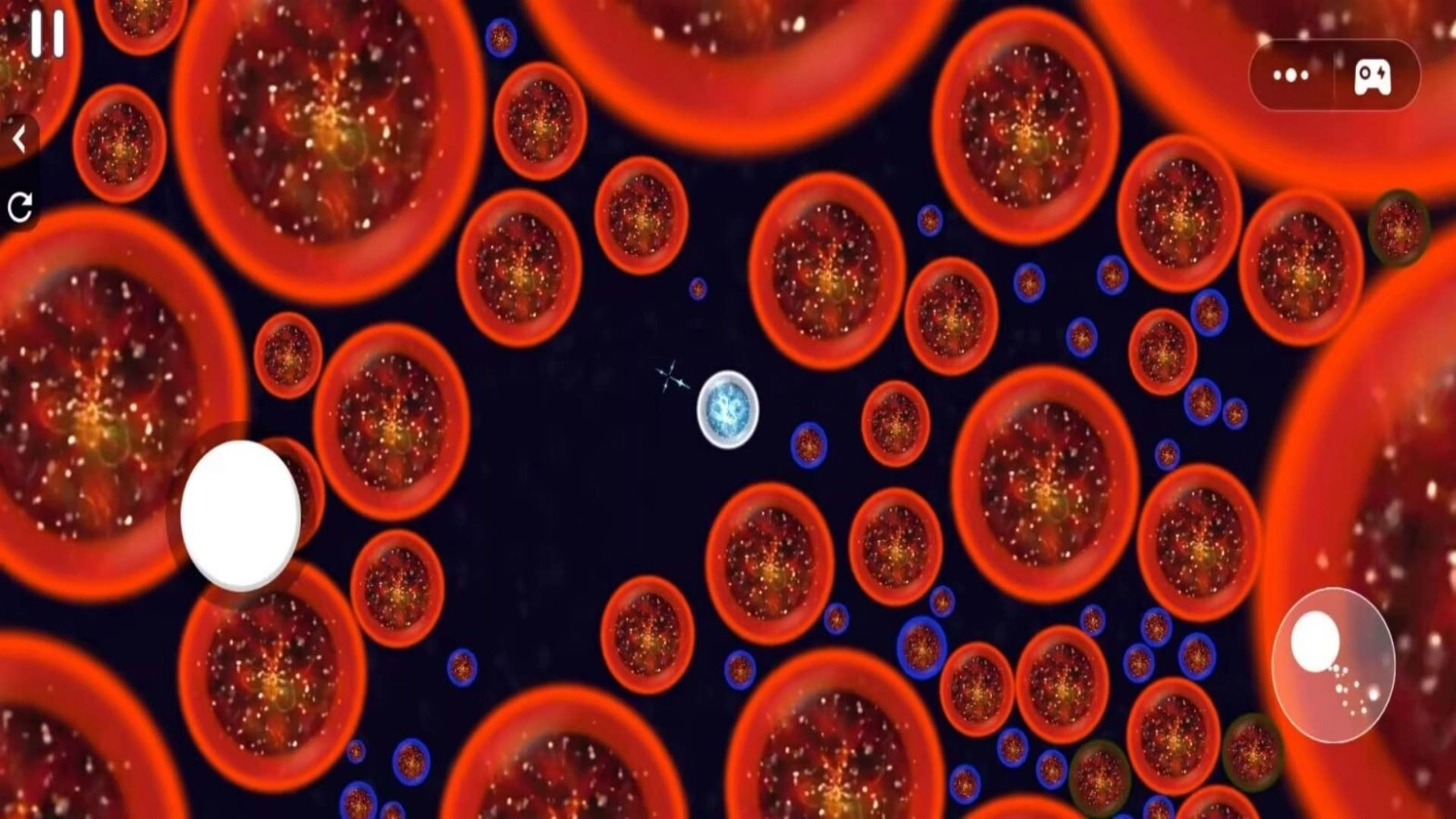Tap the back chevron arrow

[x=20, y=136]
